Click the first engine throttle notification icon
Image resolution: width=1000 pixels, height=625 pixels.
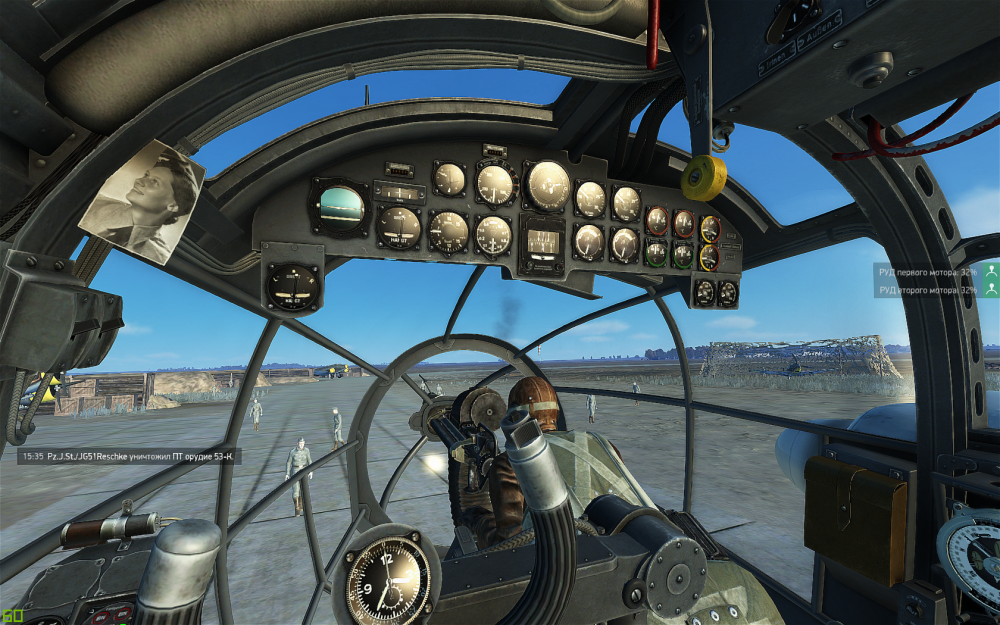coord(990,271)
